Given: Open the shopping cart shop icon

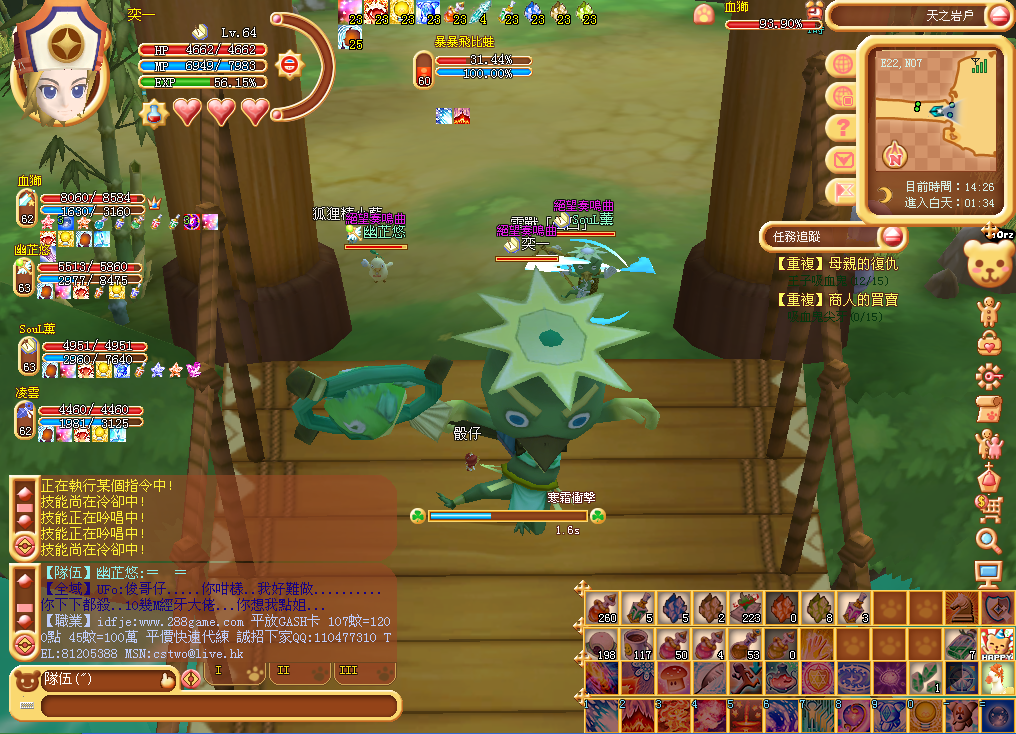Looking at the screenshot, I should tap(989, 509).
